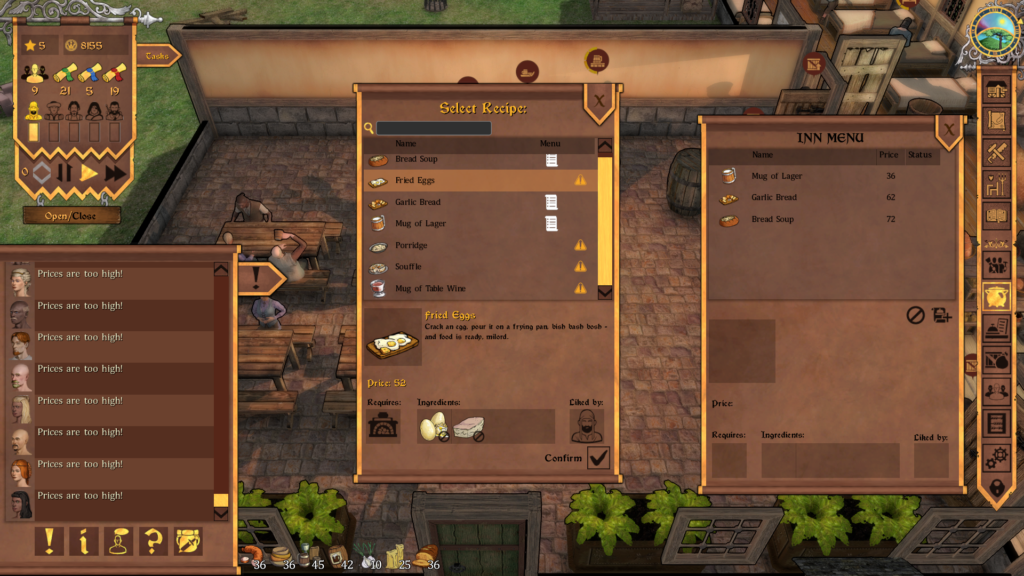Screen dimensions: 1024x576
Task: Confirm the selected recipe with the checkmark
Action: [x=598, y=458]
